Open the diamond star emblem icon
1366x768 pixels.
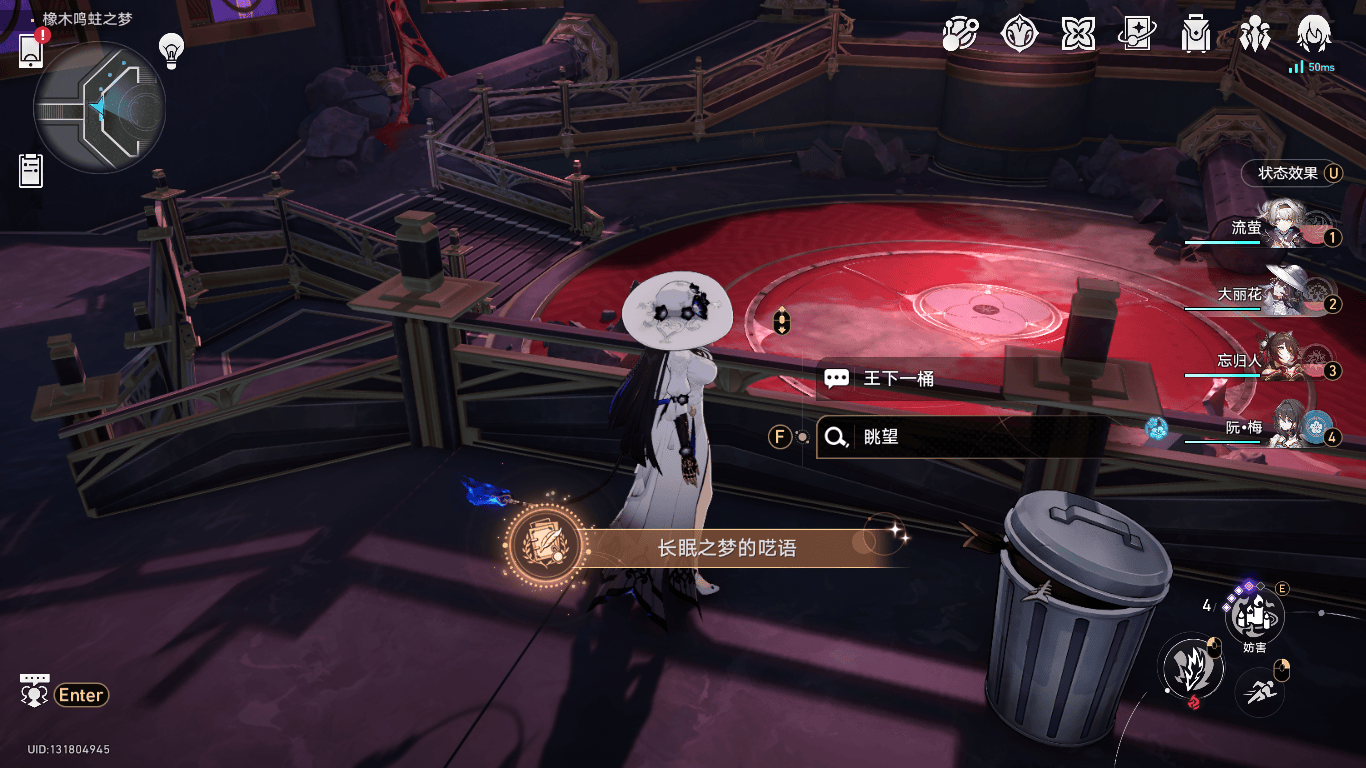pos(1019,35)
